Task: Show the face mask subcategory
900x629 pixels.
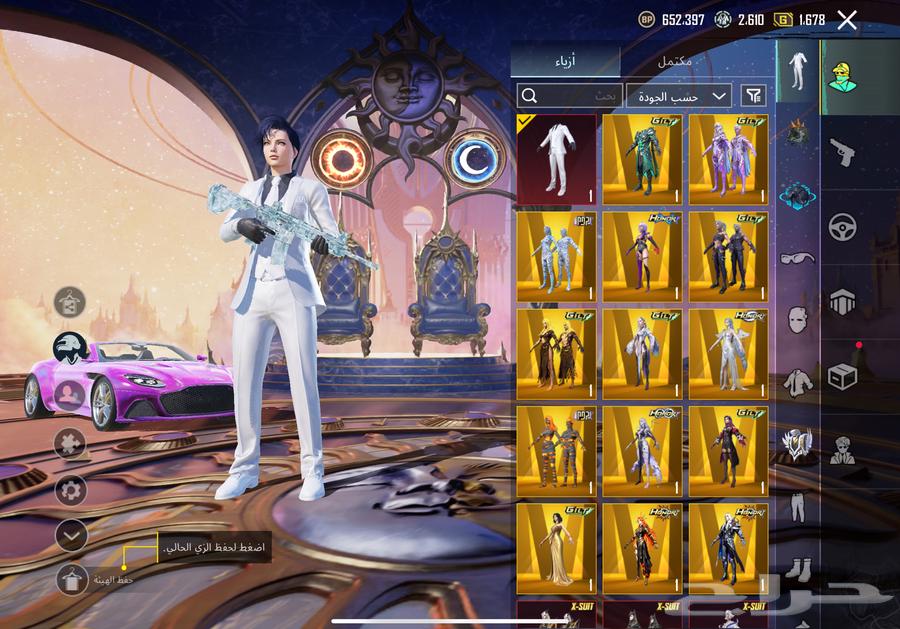Action: tap(797, 320)
